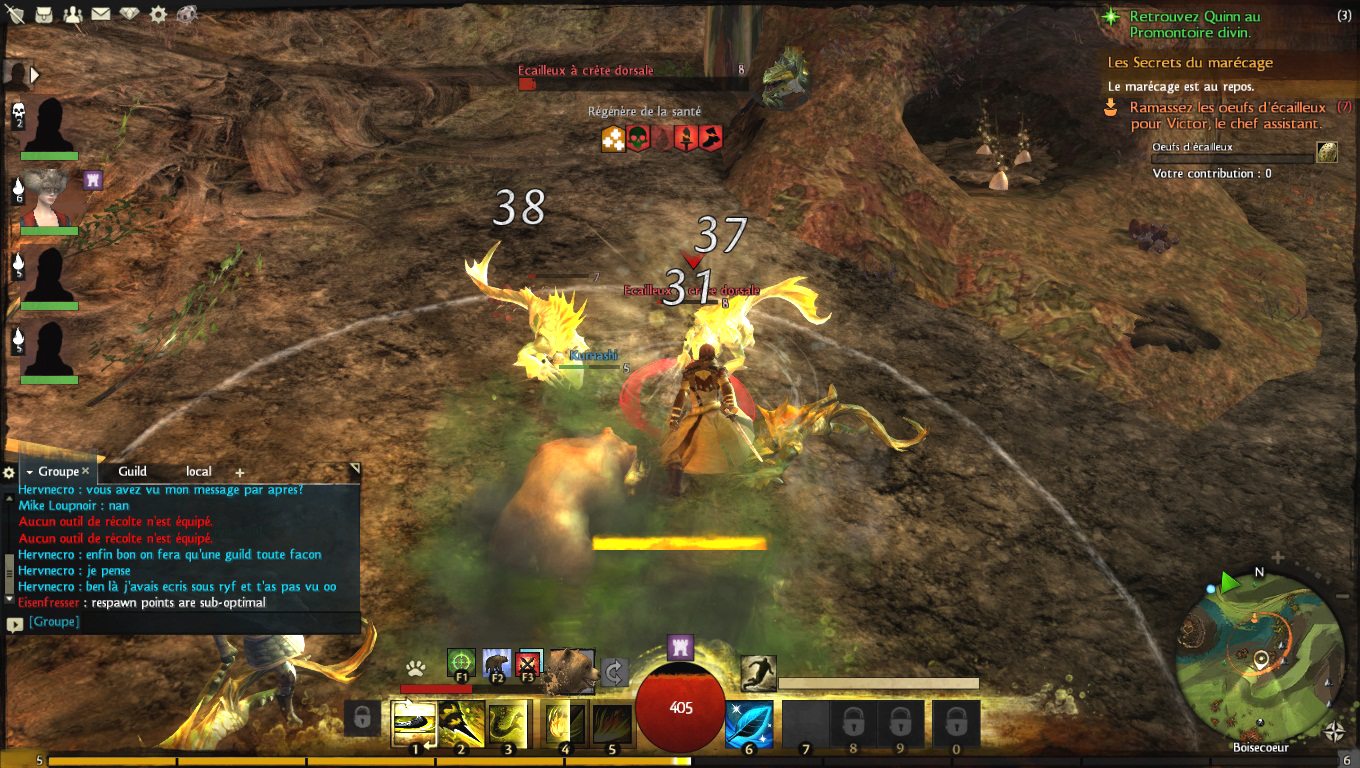Open the Hero panel shield-and-sword icon

(x=15, y=15)
